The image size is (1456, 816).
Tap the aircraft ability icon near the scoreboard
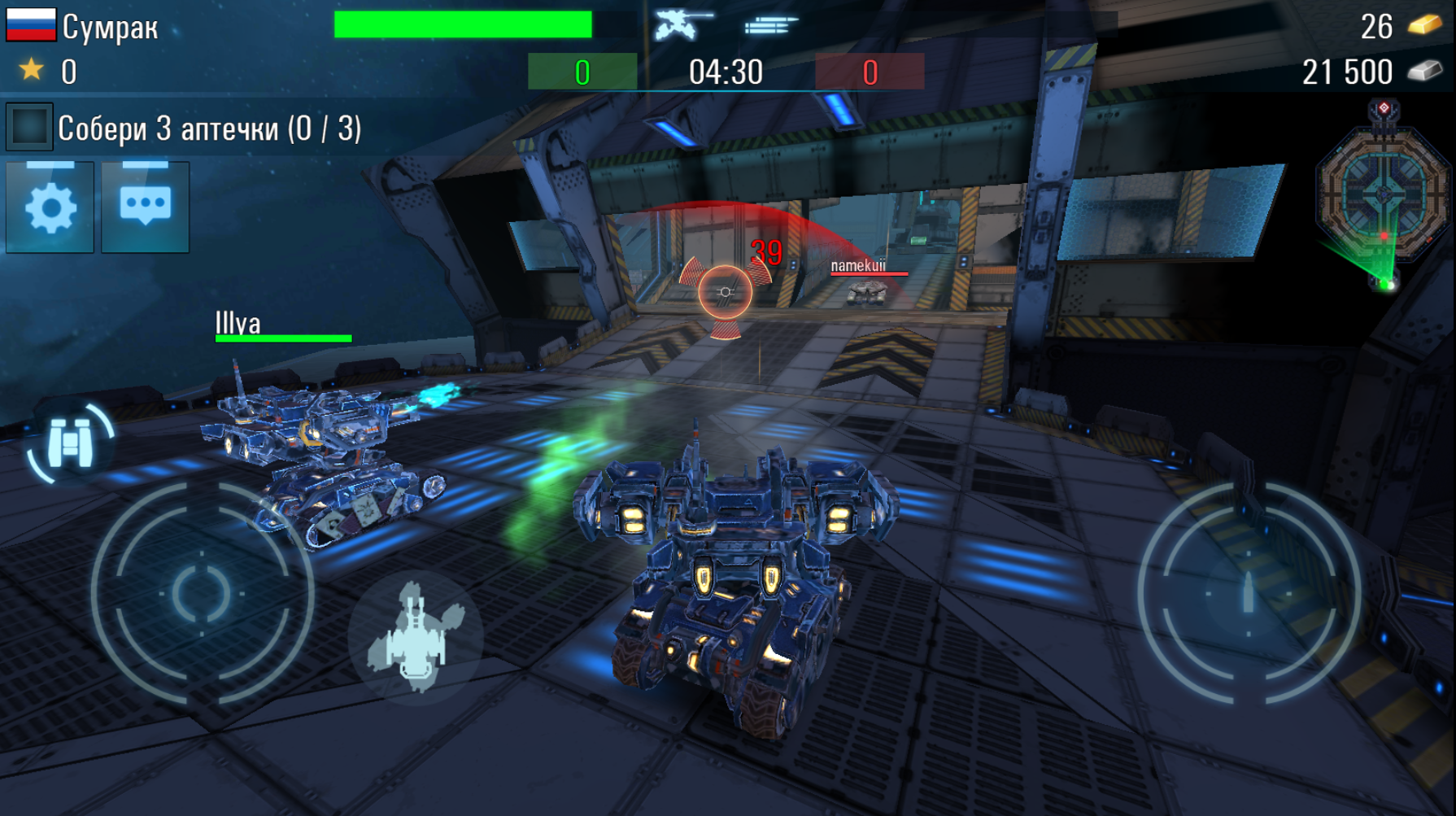tap(674, 24)
